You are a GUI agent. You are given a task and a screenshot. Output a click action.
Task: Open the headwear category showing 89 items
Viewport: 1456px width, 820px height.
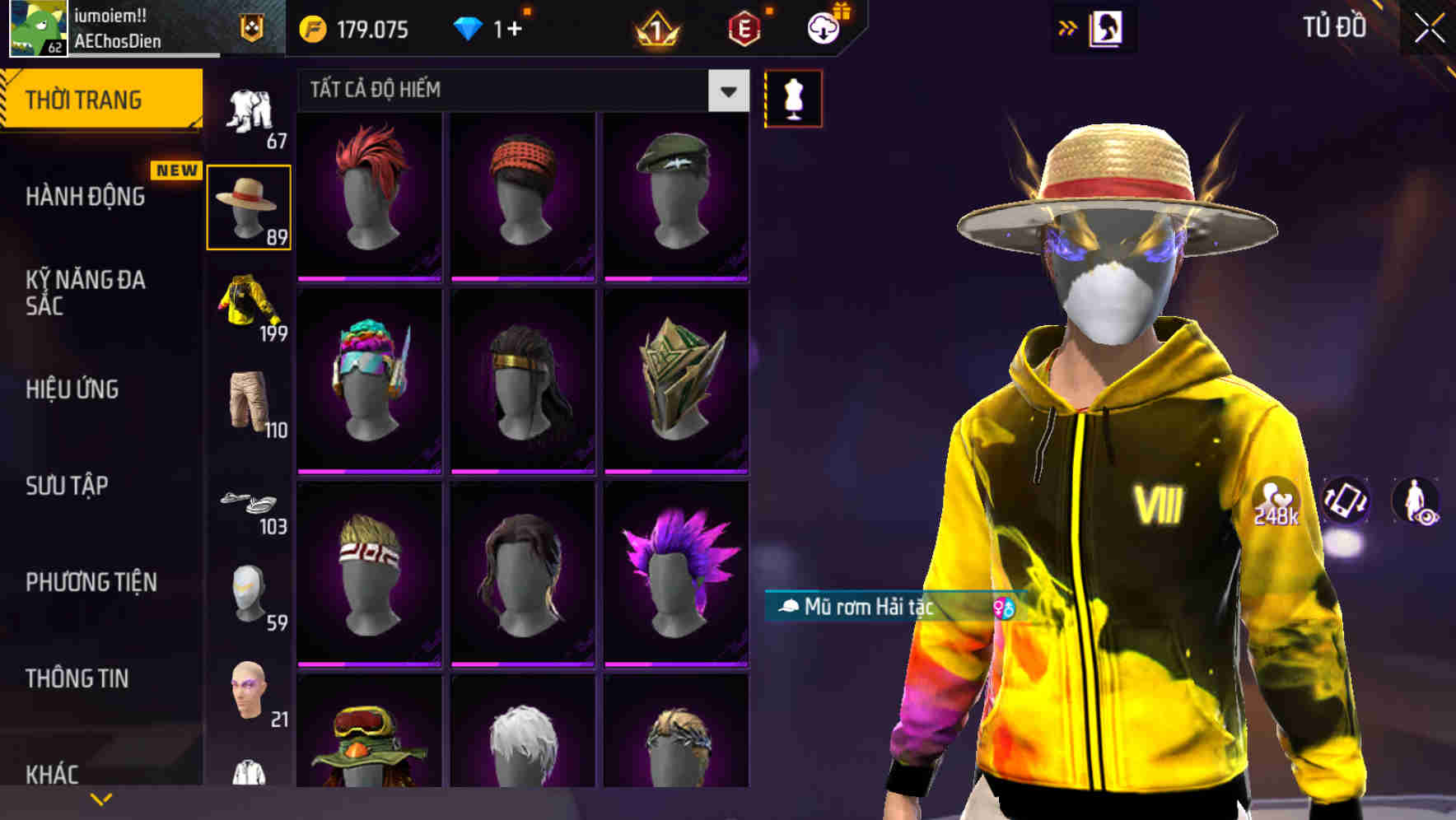[x=249, y=205]
